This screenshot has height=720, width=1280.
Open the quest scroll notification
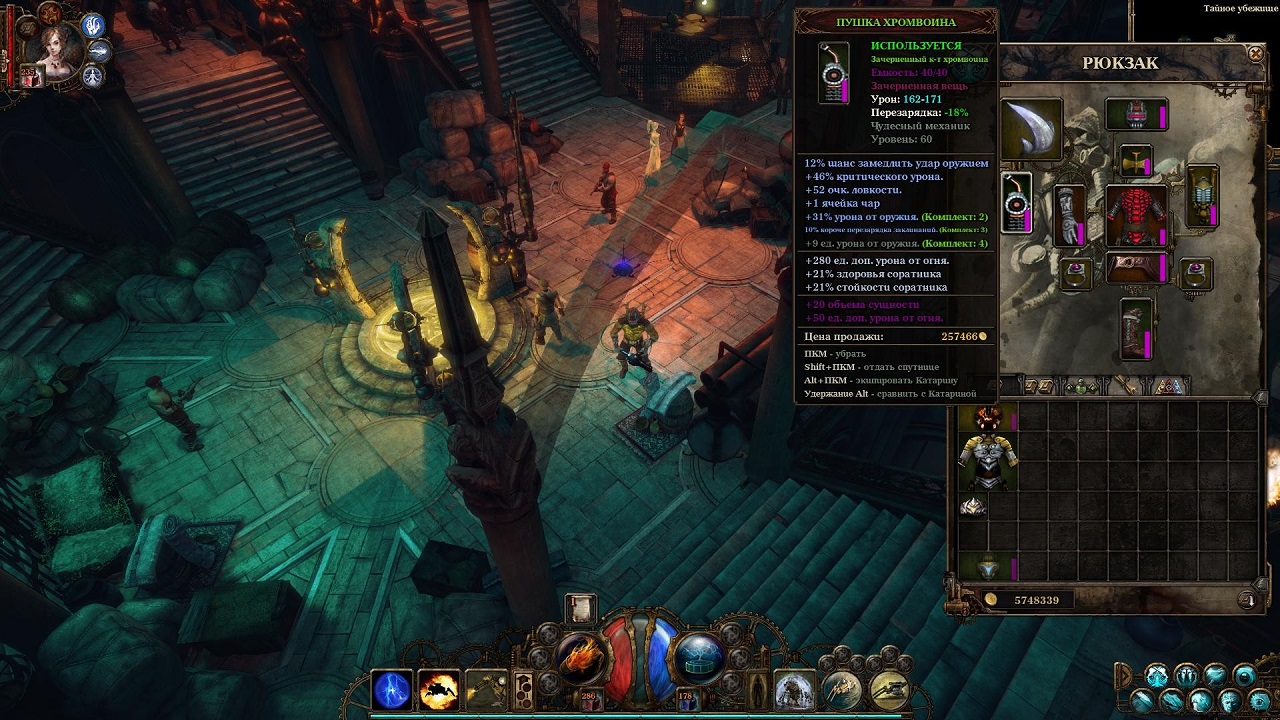580,608
